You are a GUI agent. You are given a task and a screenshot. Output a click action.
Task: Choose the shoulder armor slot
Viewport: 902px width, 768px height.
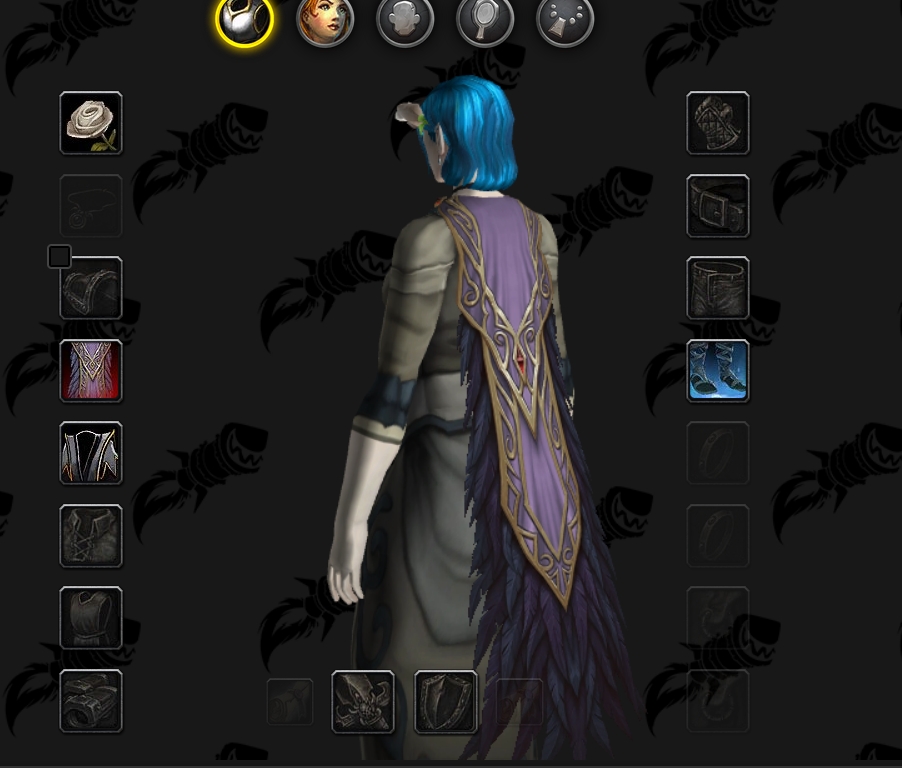pyautogui.click(x=91, y=288)
